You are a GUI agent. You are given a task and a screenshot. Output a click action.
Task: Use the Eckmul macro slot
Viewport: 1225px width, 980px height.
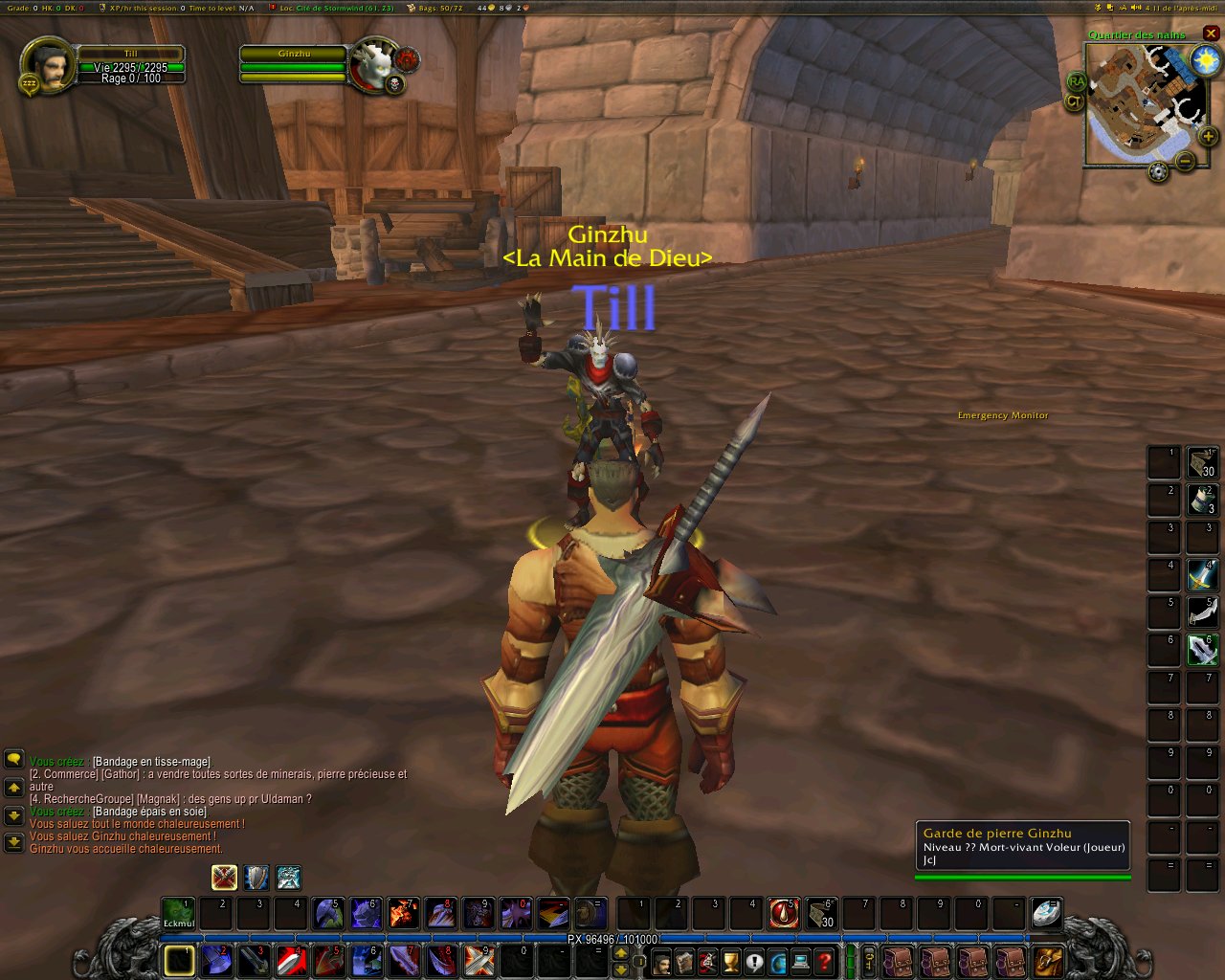coord(178,913)
